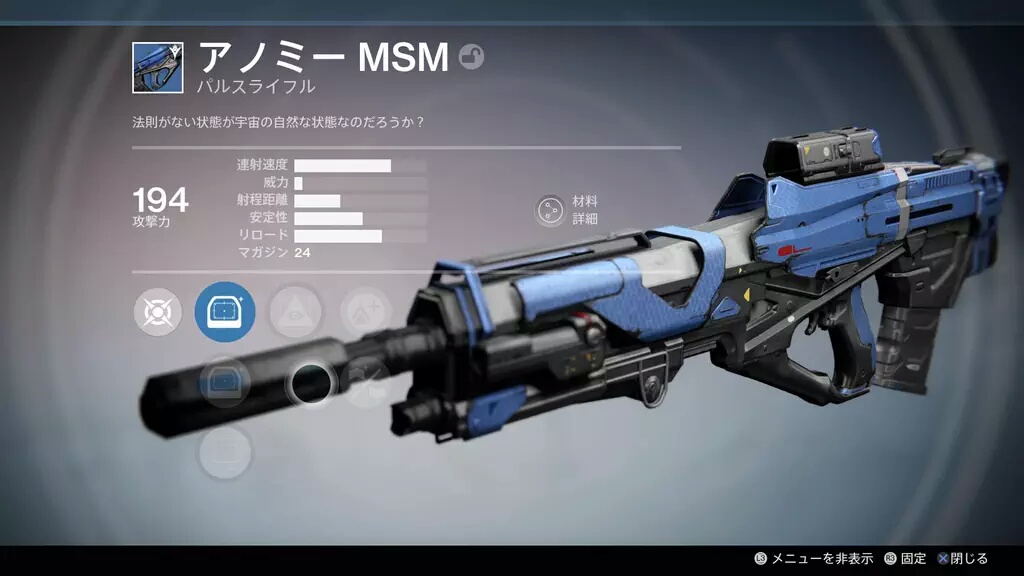Select the triangle-plus upgrade node
Viewport: 1024px width, 576px height.
pyautogui.click(x=364, y=312)
